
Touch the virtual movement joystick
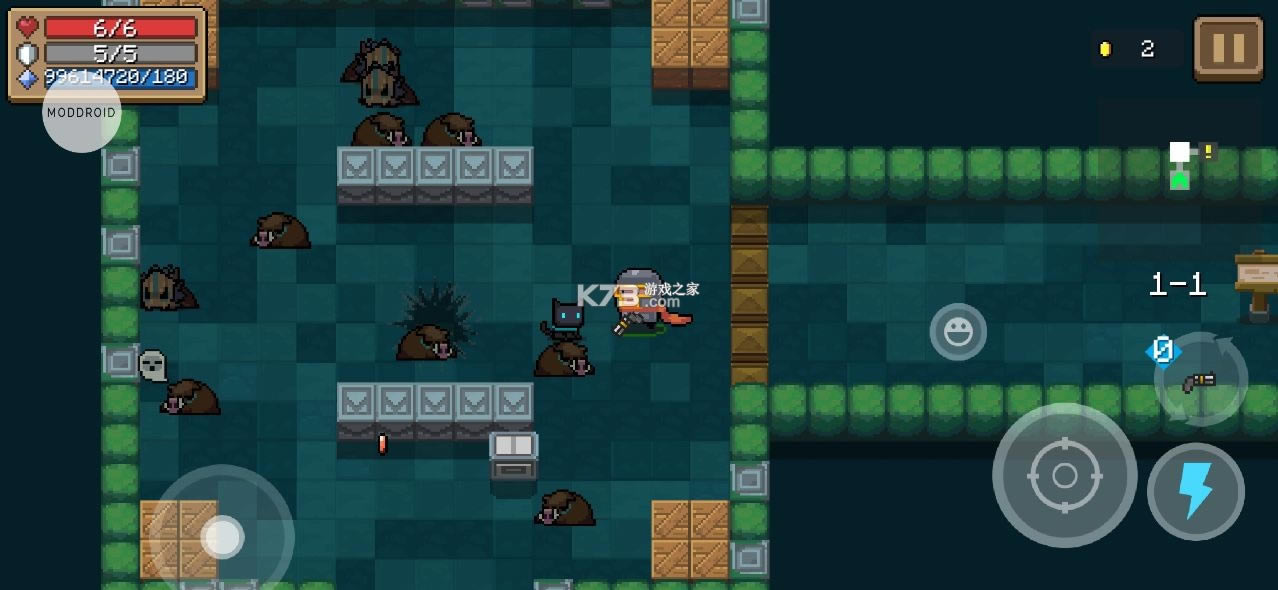click(x=222, y=537)
